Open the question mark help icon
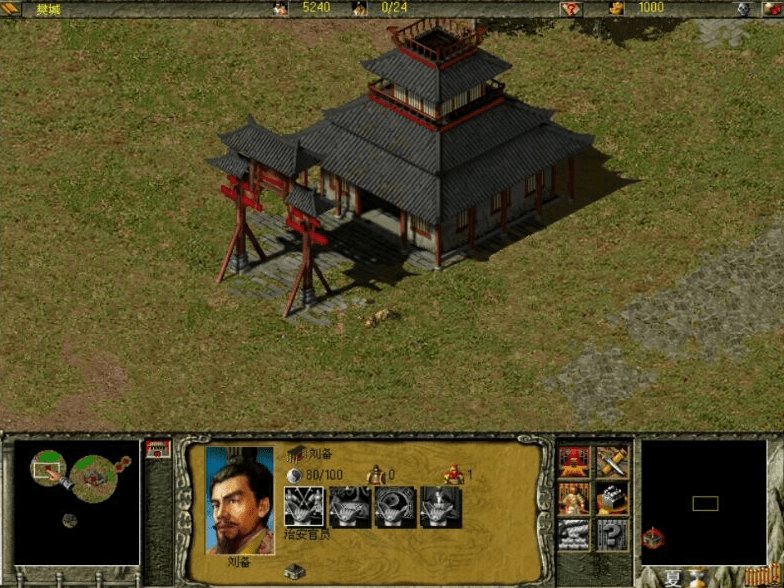Viewport: 784px width, 588px height. pos(611,533)
